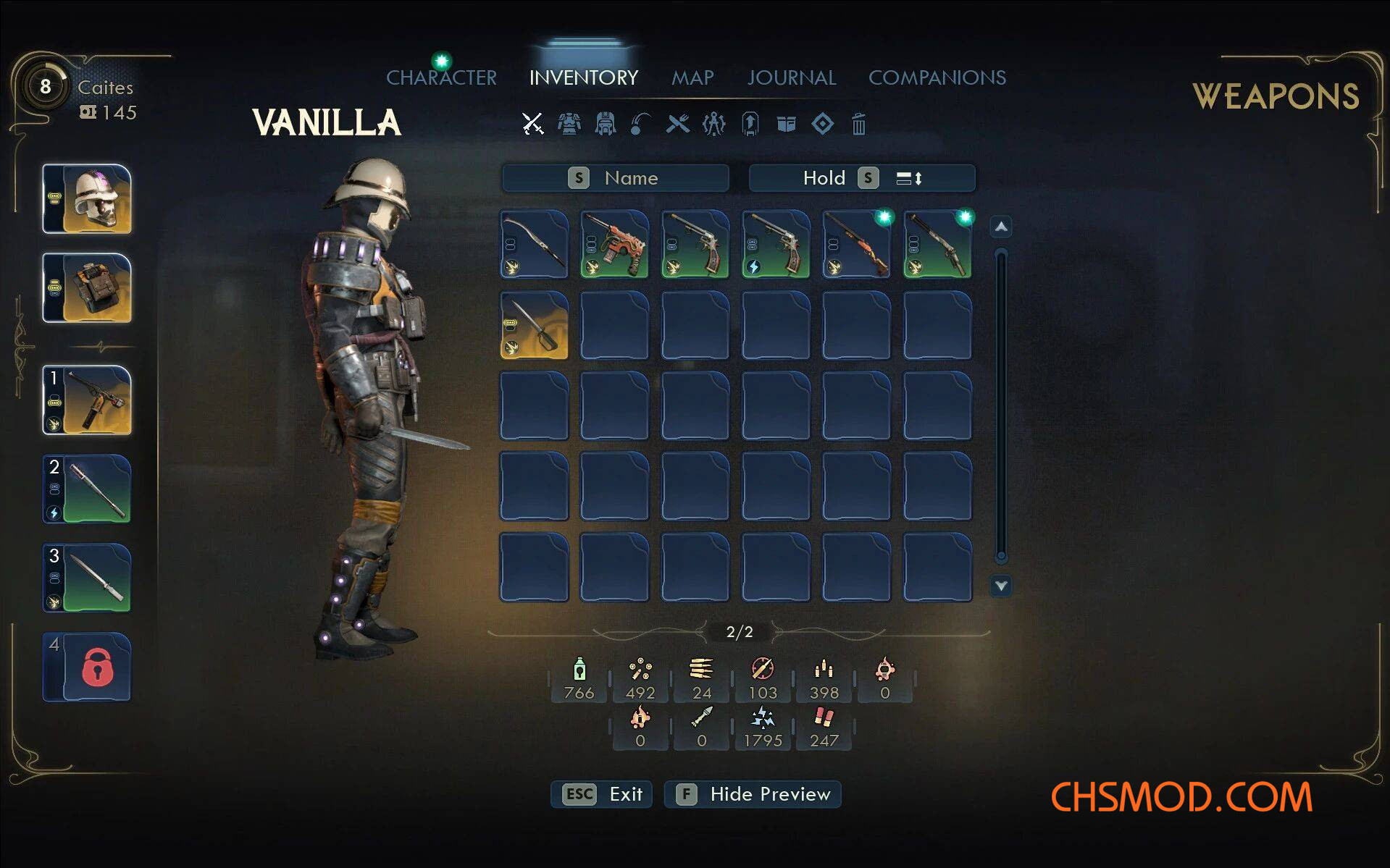The height and width of the screenshot is (868, 1390).
Task: Open the Map tab
Action: coord(692,77)
